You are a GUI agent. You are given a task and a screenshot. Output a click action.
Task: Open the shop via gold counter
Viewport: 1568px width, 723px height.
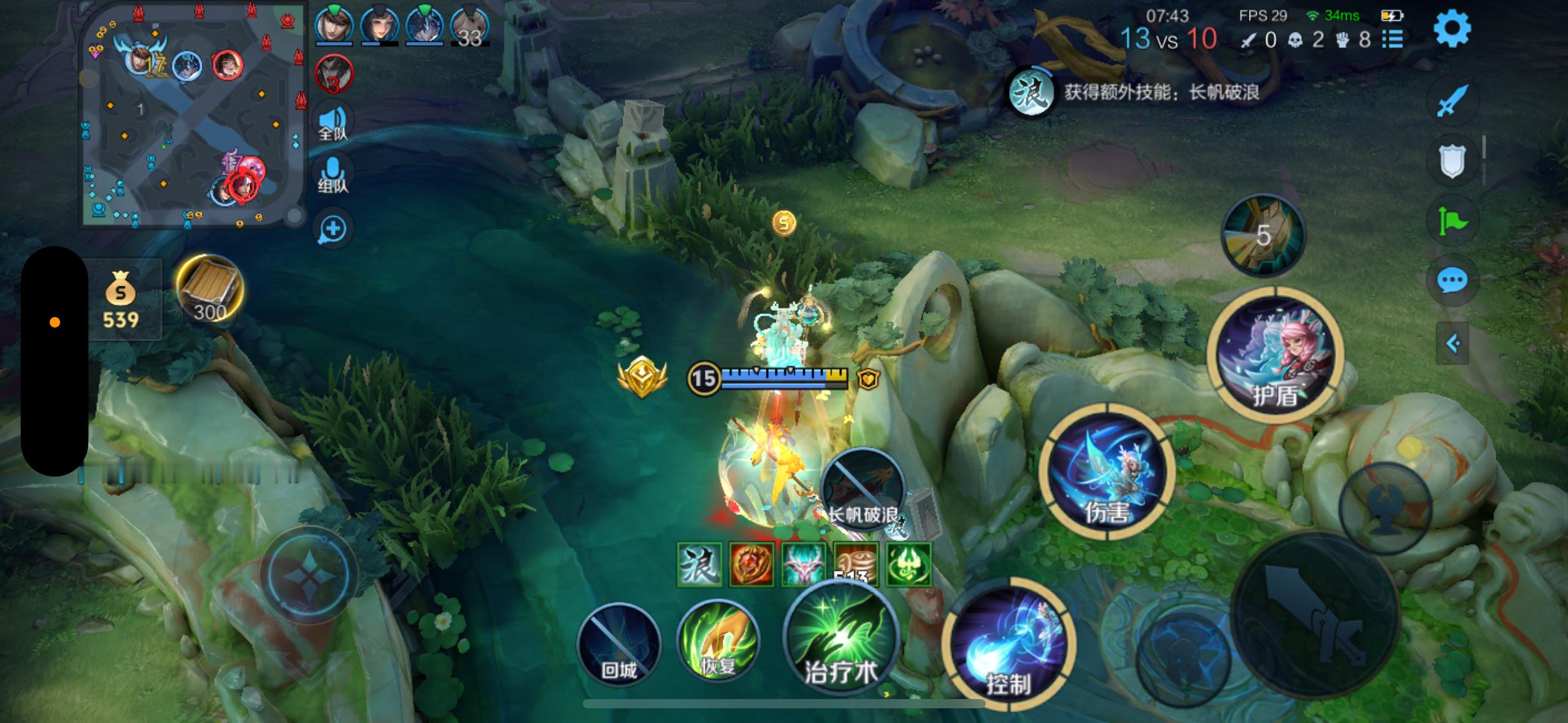coord(121,300)
